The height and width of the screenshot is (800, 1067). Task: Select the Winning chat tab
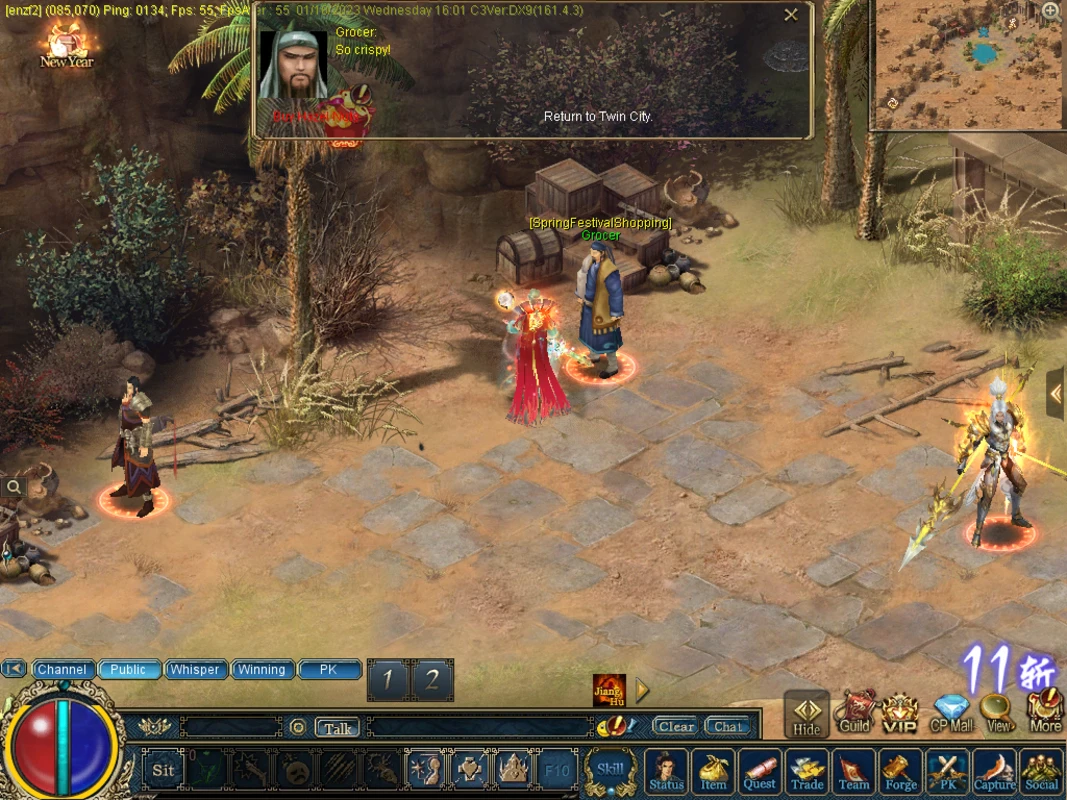[x=262, y=670]
